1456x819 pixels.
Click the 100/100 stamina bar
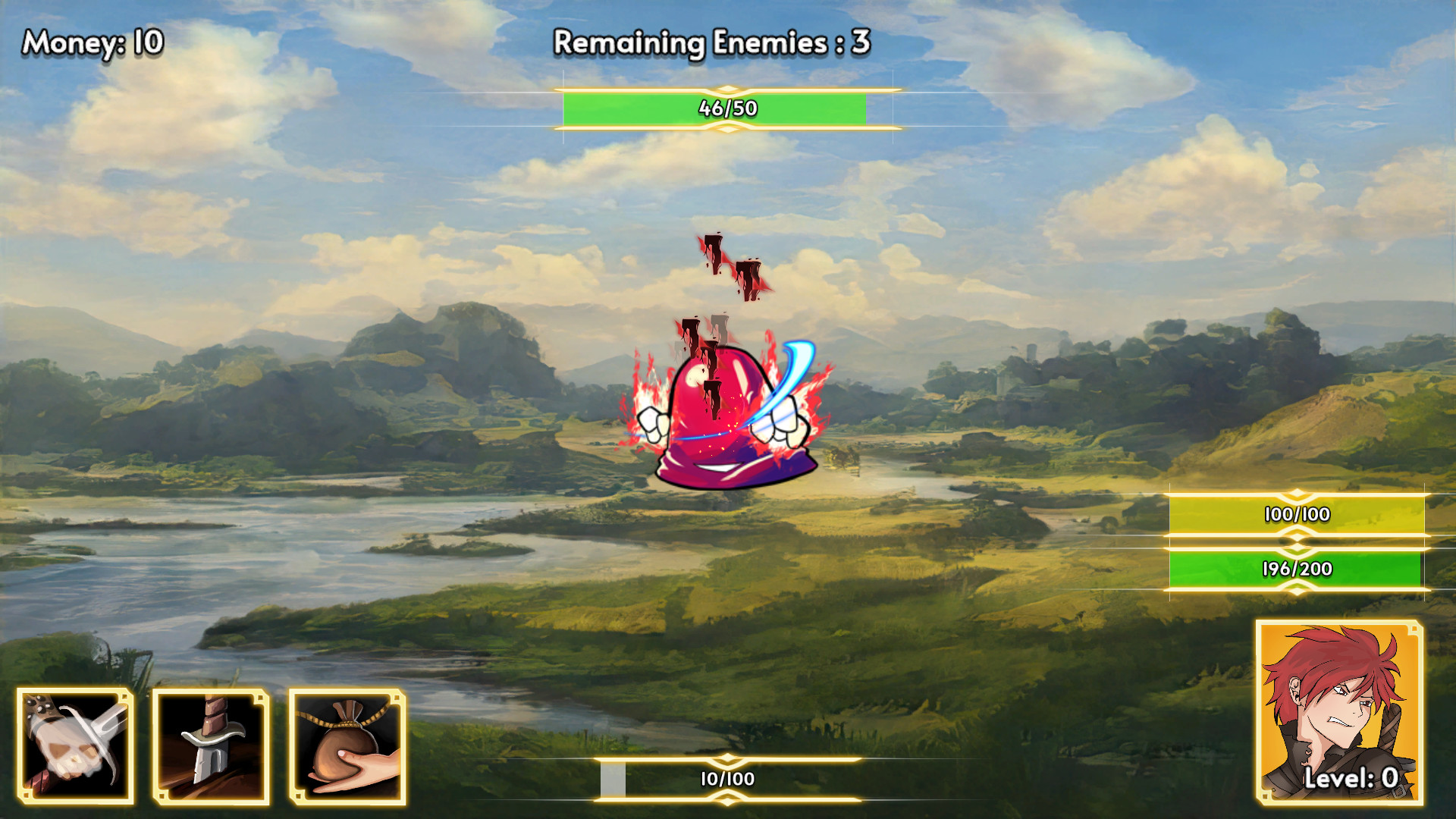tap(1297, 515)
